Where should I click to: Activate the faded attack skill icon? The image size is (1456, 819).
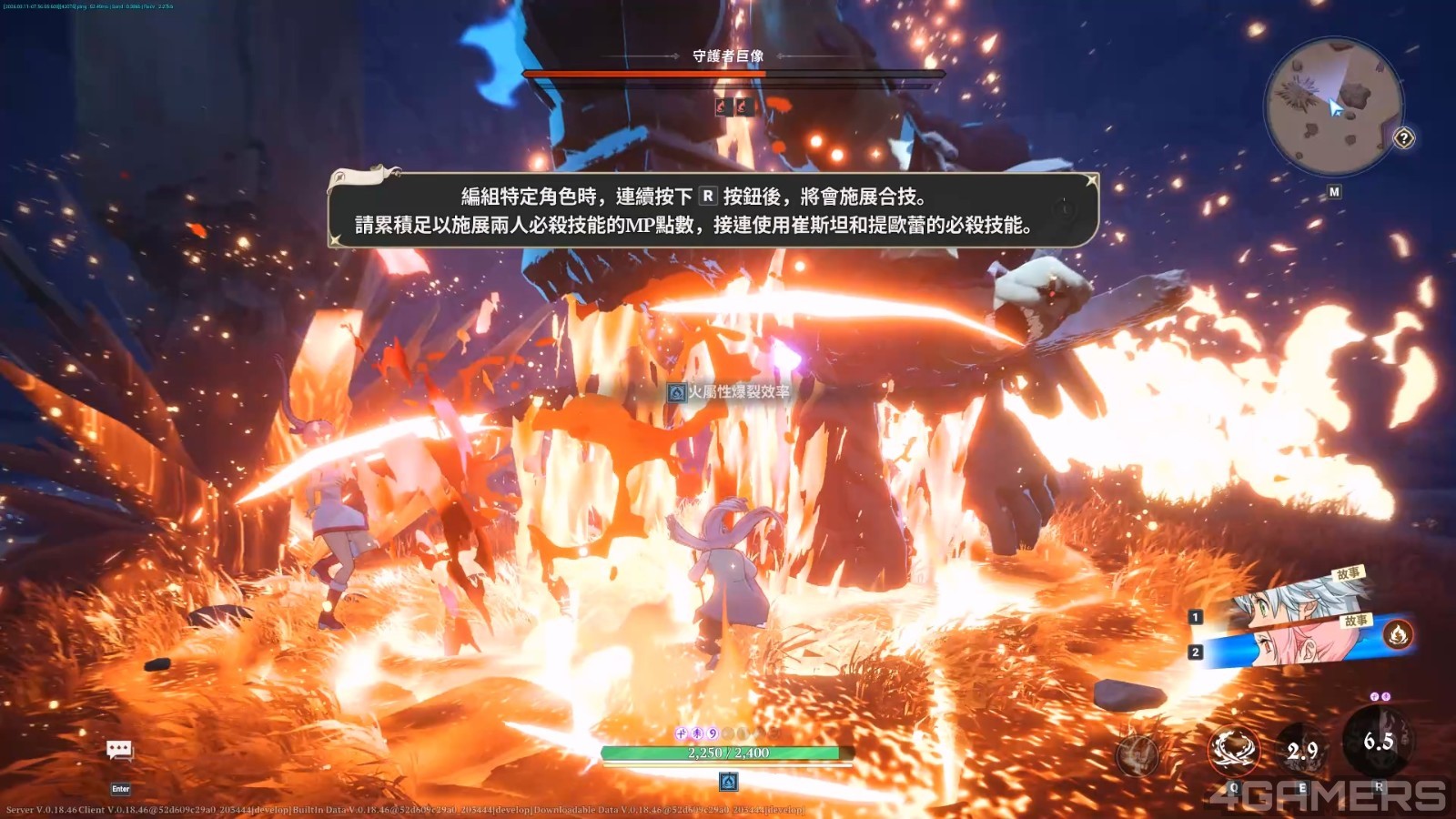pos(1137,754)
